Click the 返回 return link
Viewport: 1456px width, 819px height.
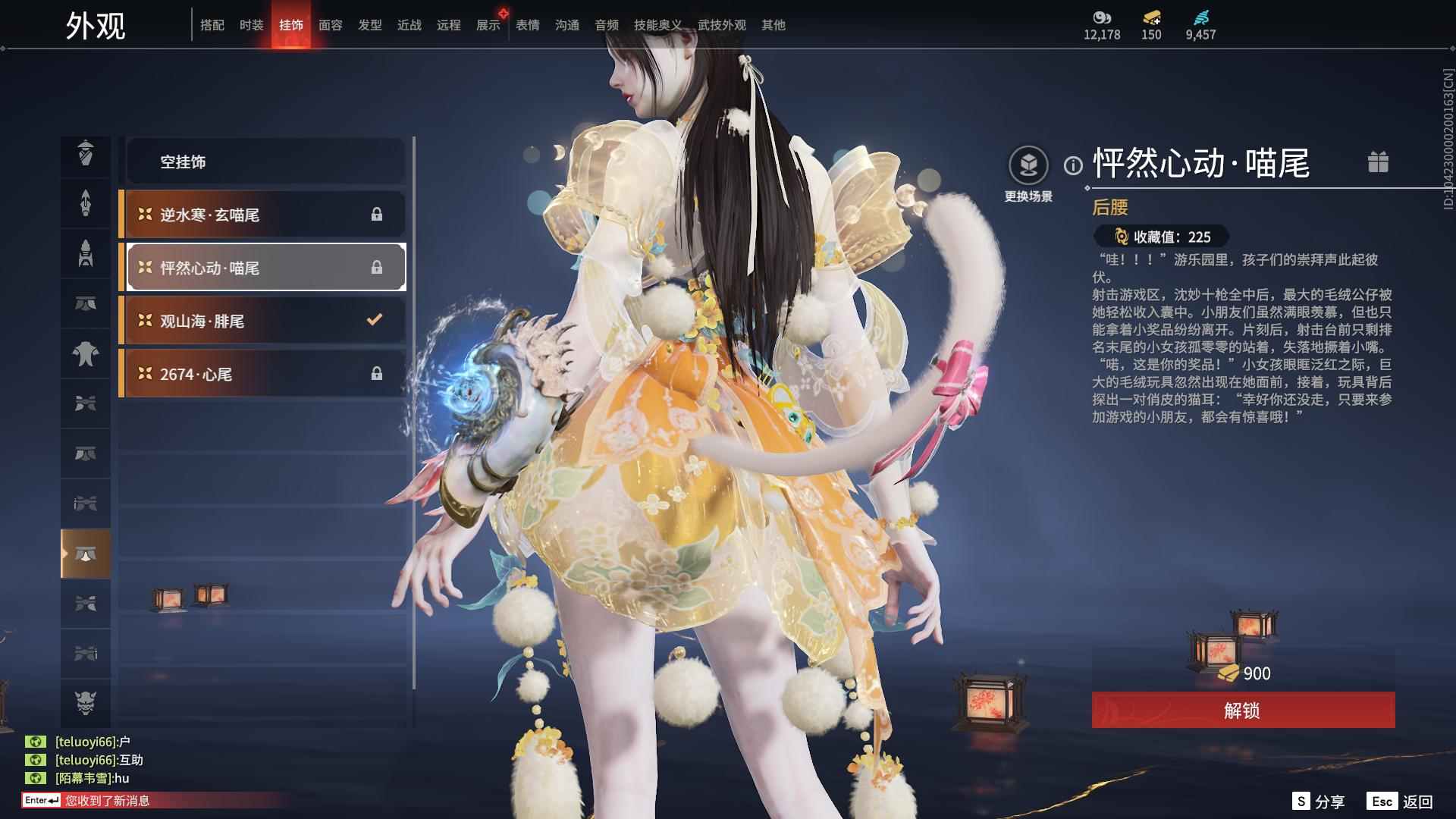1420,800
